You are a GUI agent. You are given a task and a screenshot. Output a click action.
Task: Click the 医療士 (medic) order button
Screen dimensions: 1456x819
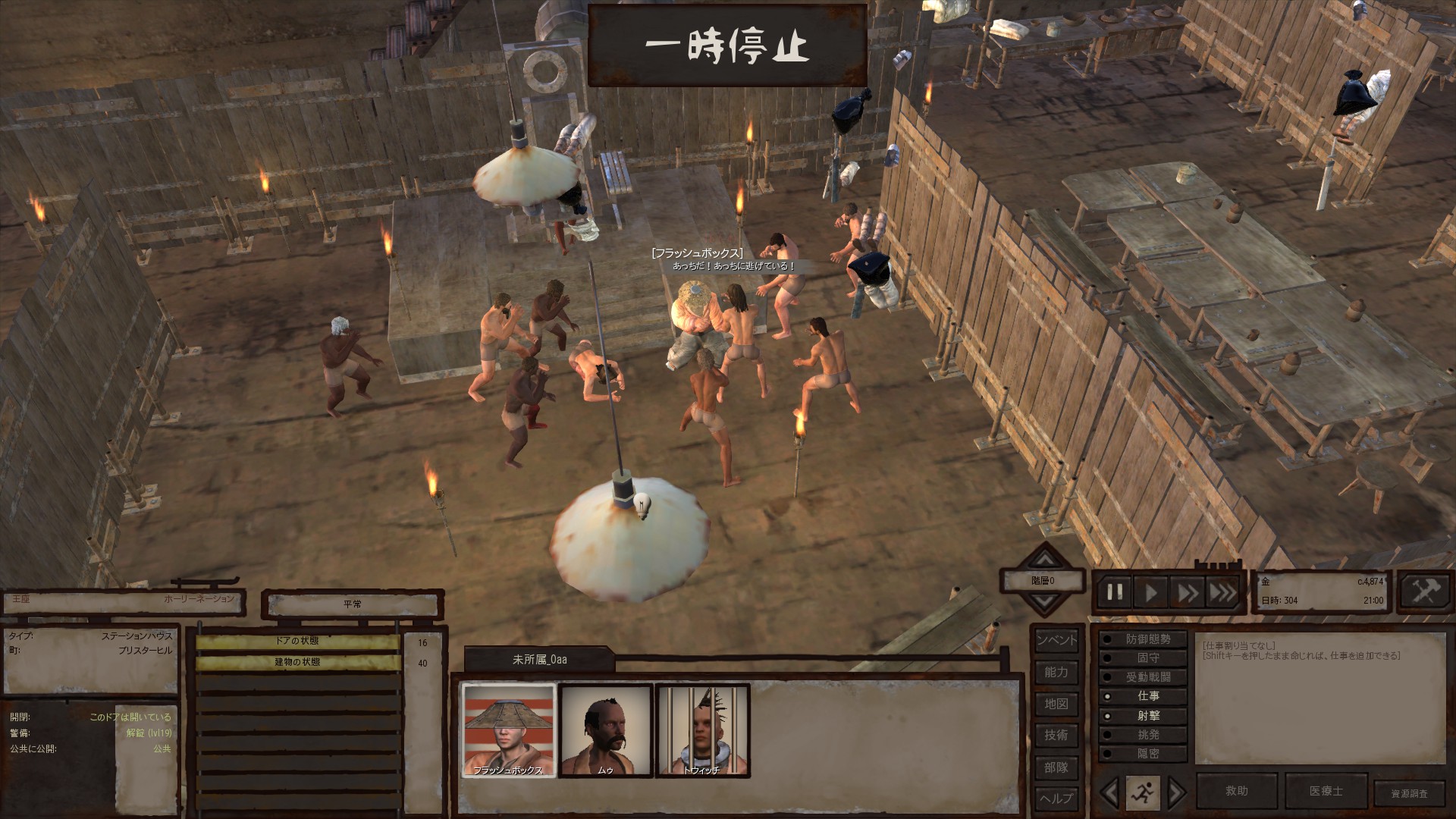click(1326, 791)
